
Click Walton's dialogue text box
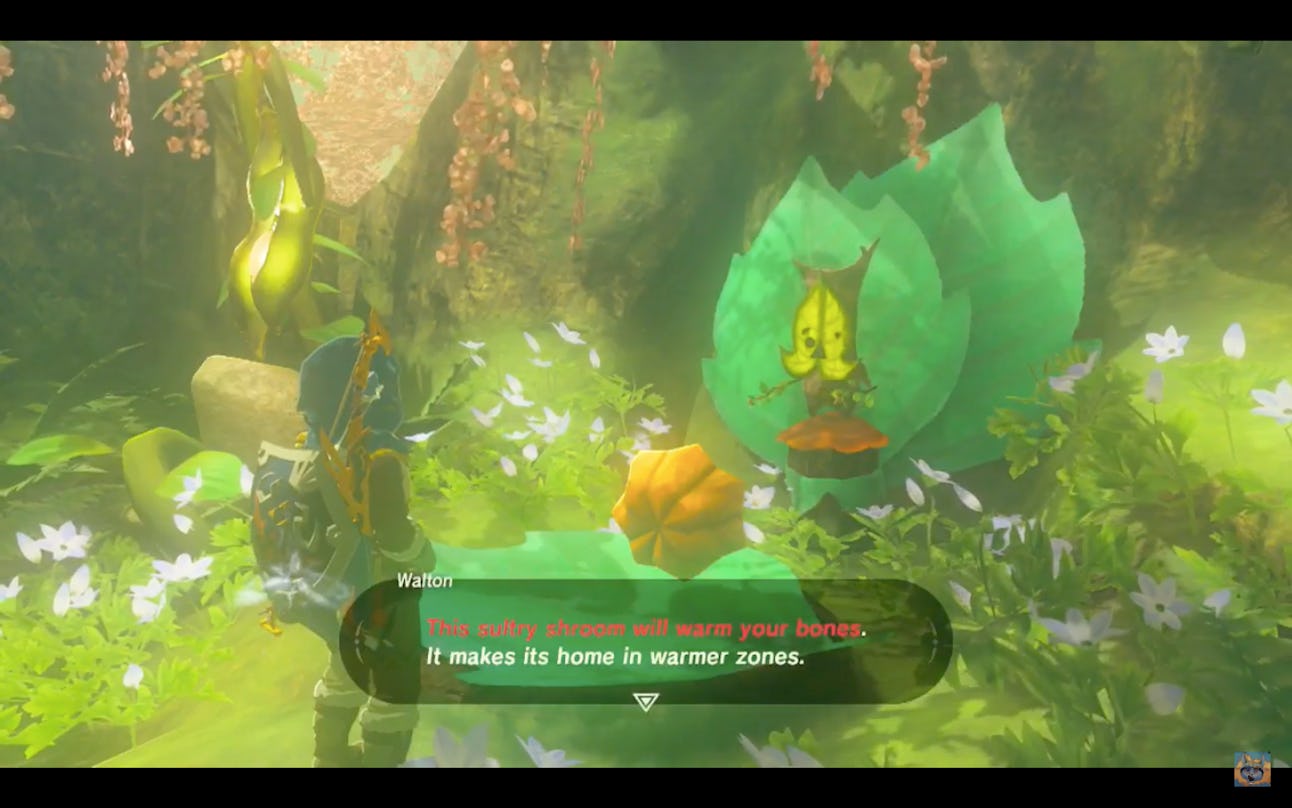coord(645,642)
